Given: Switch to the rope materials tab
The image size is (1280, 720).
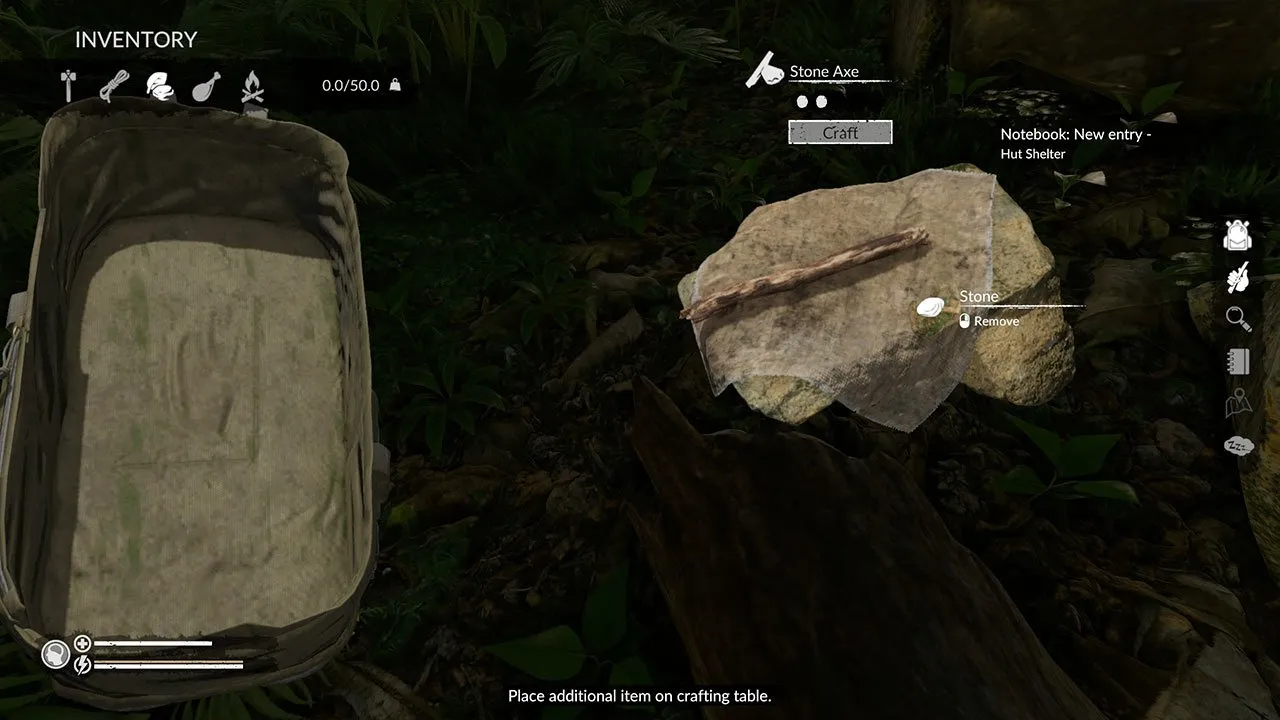Looking at the screenshot, I should 114,86.
